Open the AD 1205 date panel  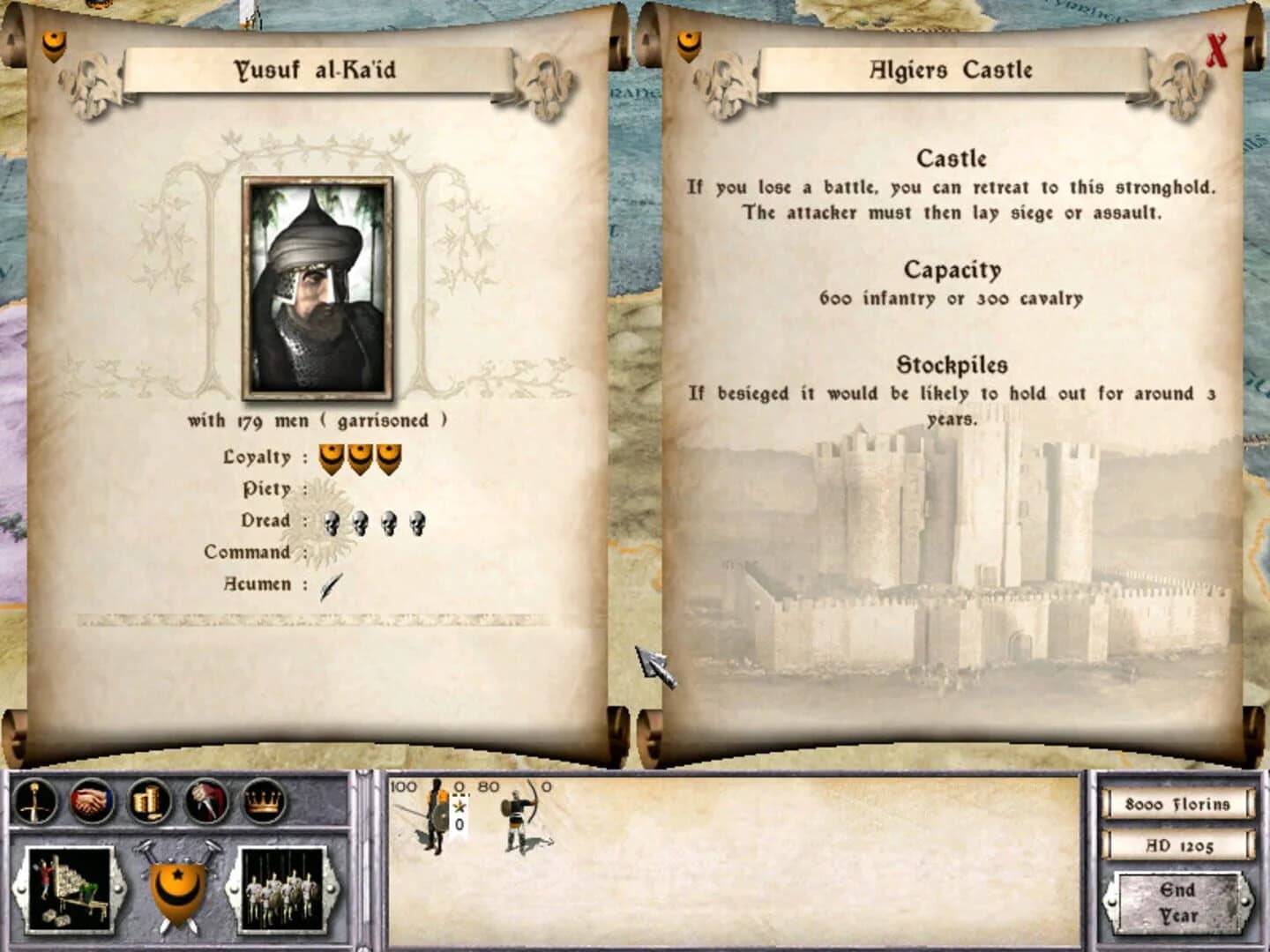(x=1179, y=848)
